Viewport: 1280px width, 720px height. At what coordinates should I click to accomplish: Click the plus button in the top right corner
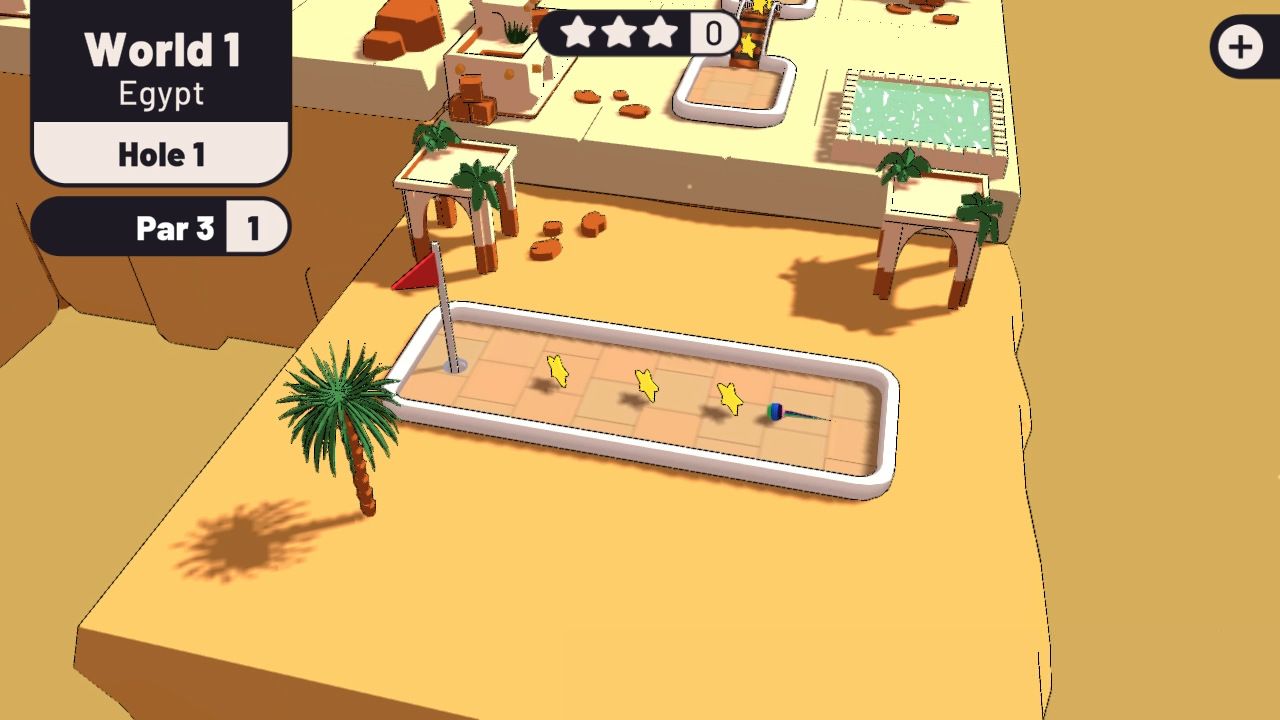[x=1240, y=46]
